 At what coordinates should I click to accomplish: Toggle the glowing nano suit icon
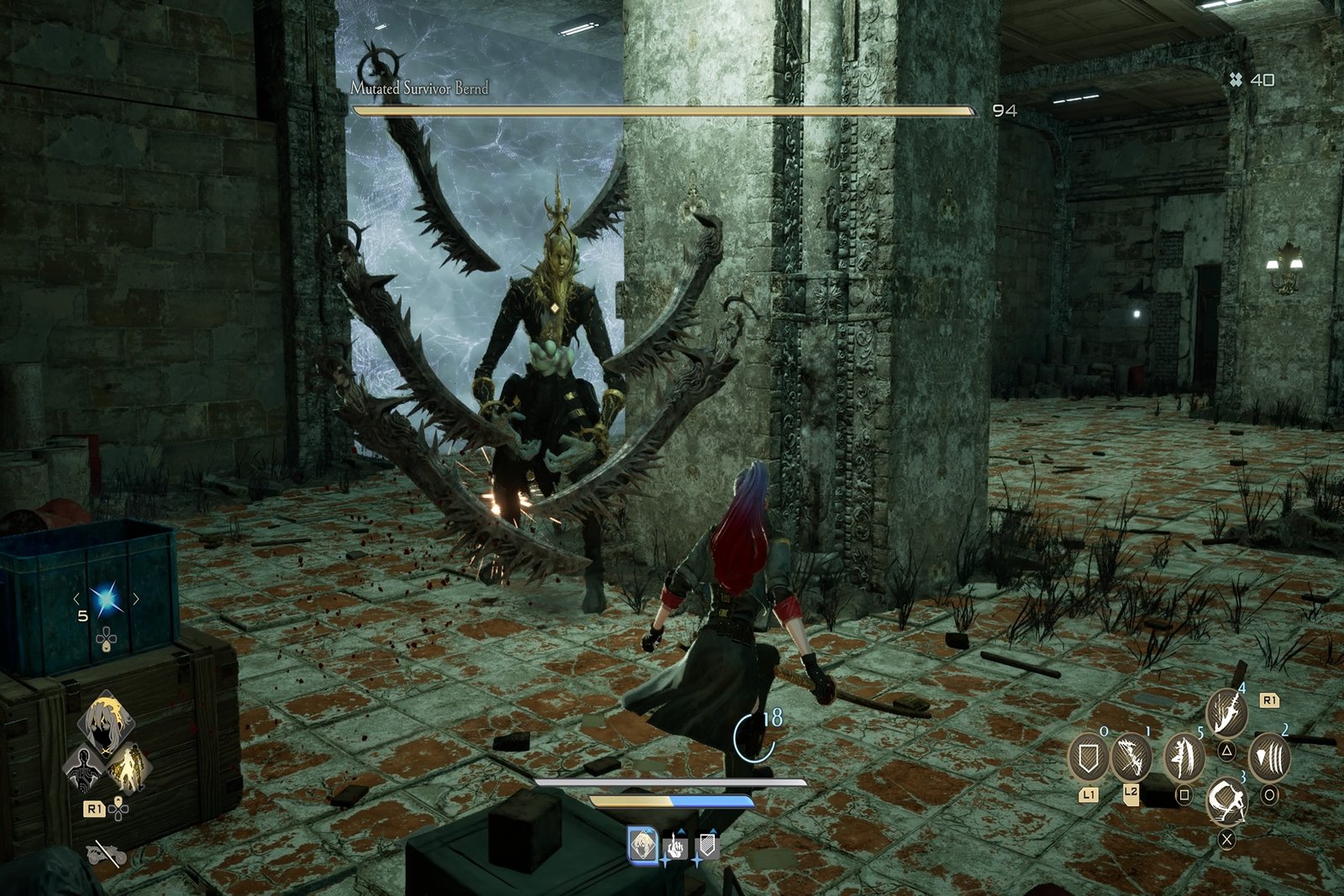click(x=132, y=767)
